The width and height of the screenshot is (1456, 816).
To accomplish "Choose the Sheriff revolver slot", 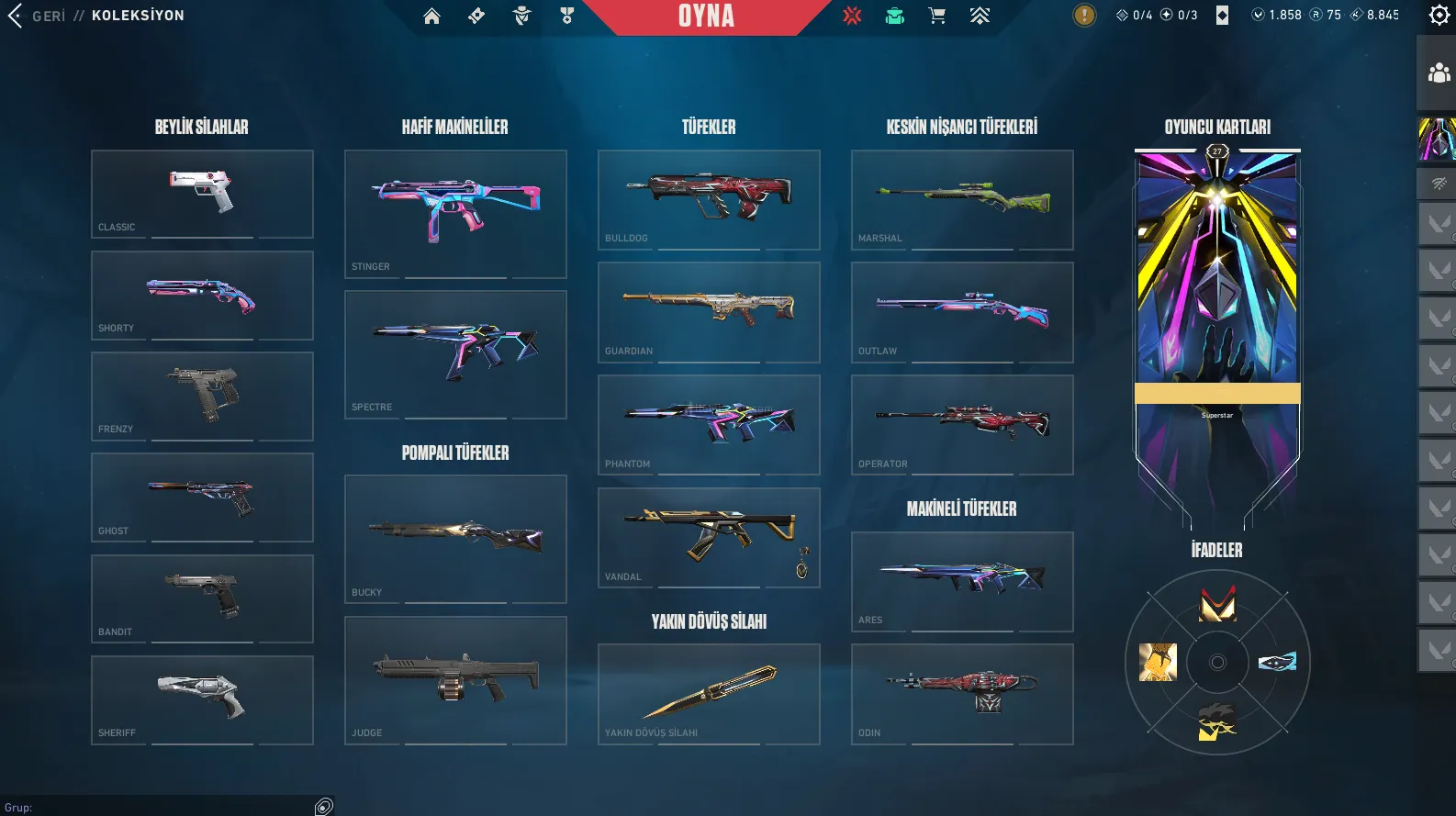I will point(202,699).
